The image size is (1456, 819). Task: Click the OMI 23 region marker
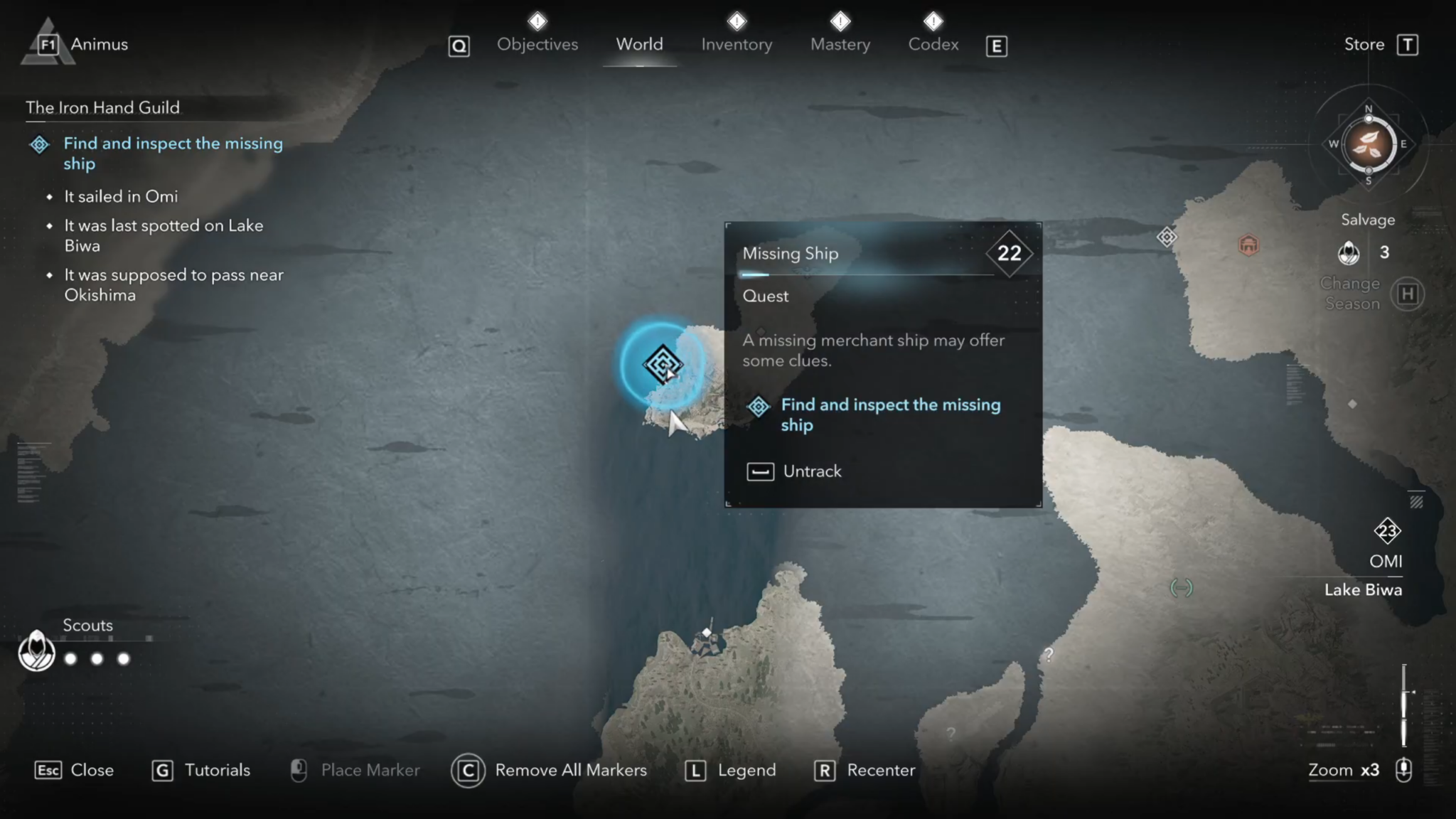pyautogui.click(x=1387, y=531)
